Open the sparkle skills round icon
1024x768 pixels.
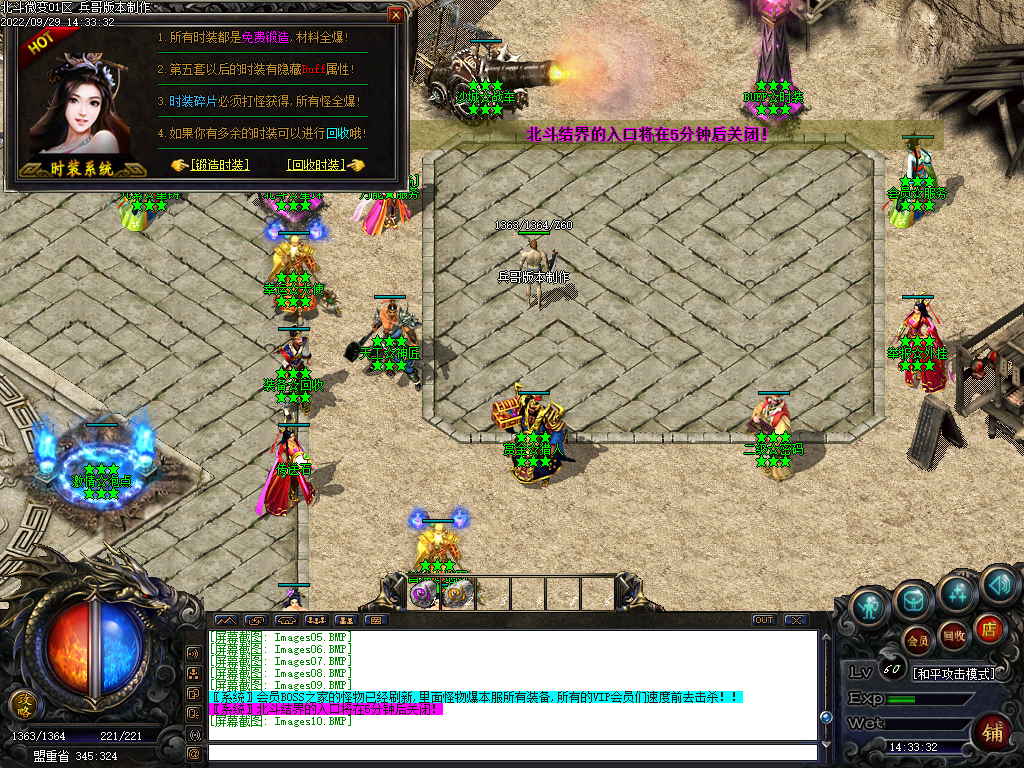click(x=957, y=595)
